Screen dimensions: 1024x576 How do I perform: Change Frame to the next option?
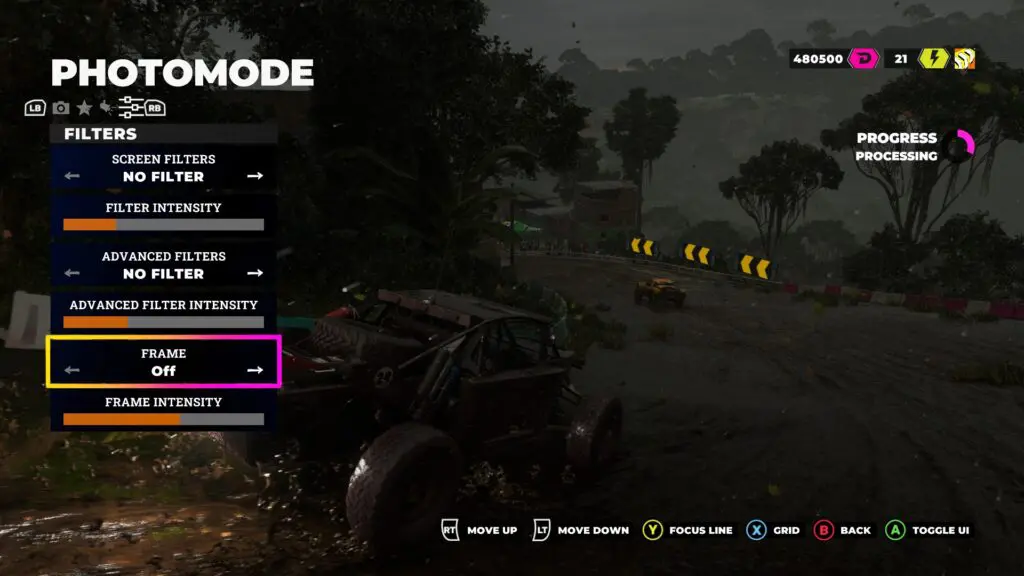pos(255,370)
